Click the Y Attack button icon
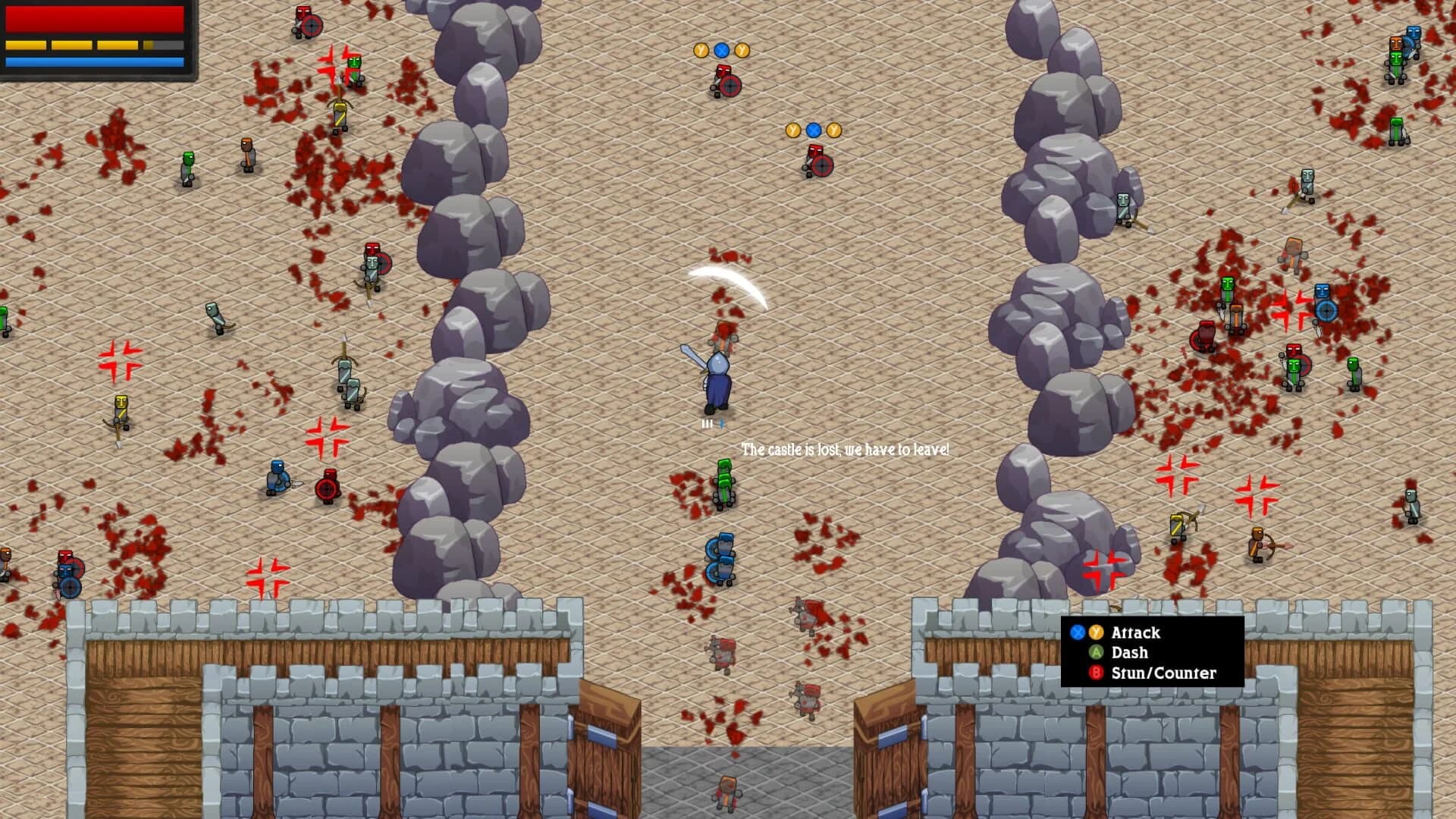Image resolution: width=1456 pixels, height=819 pixels. coord(1096,632)
